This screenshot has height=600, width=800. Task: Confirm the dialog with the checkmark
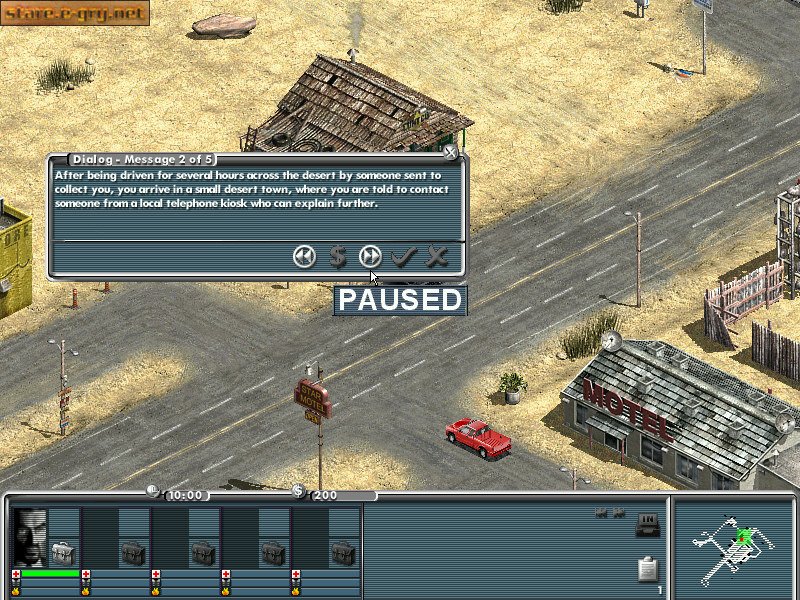coord(403,257)
